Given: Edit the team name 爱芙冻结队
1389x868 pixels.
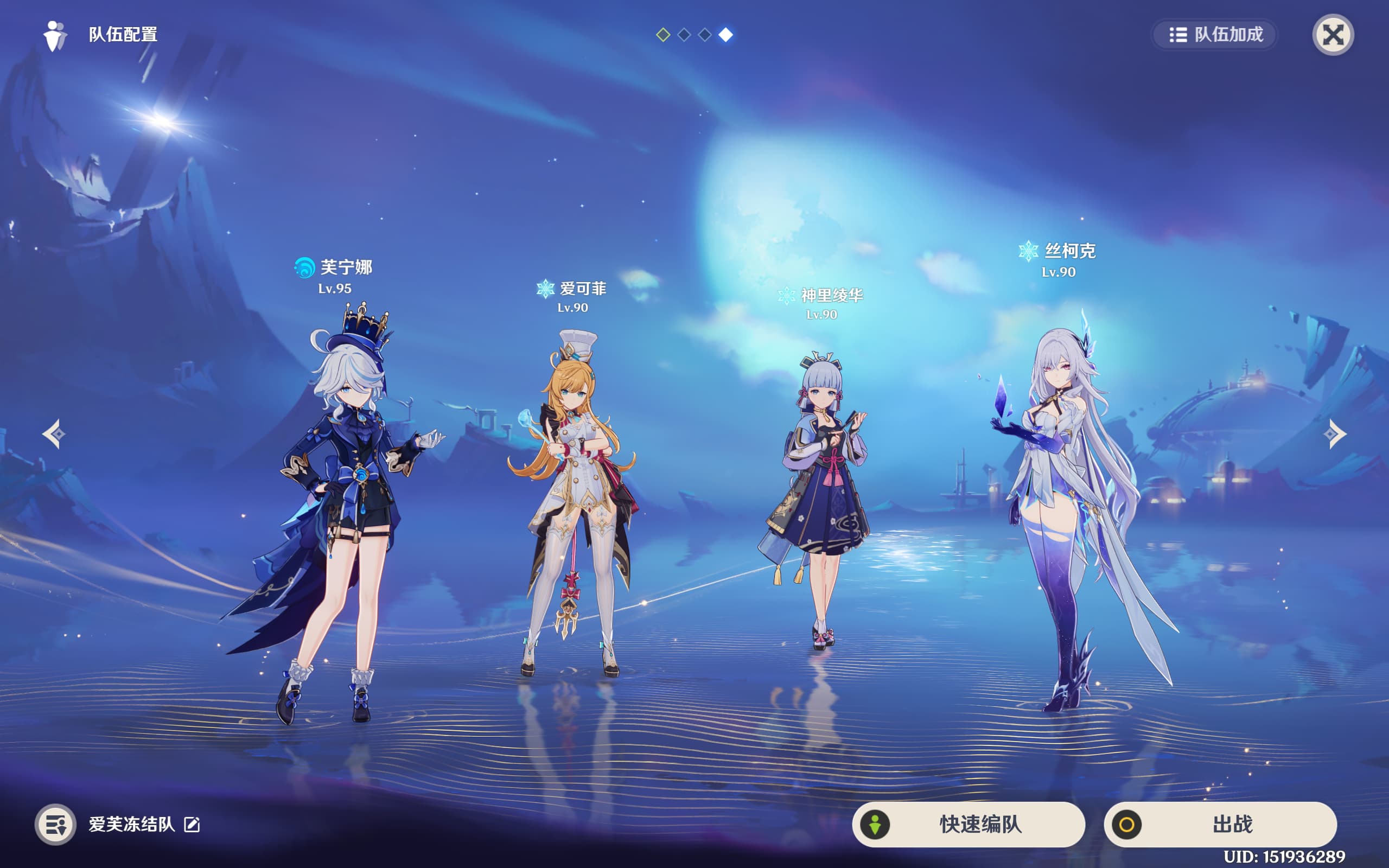Looking at the screenshot, I should 192,825.
